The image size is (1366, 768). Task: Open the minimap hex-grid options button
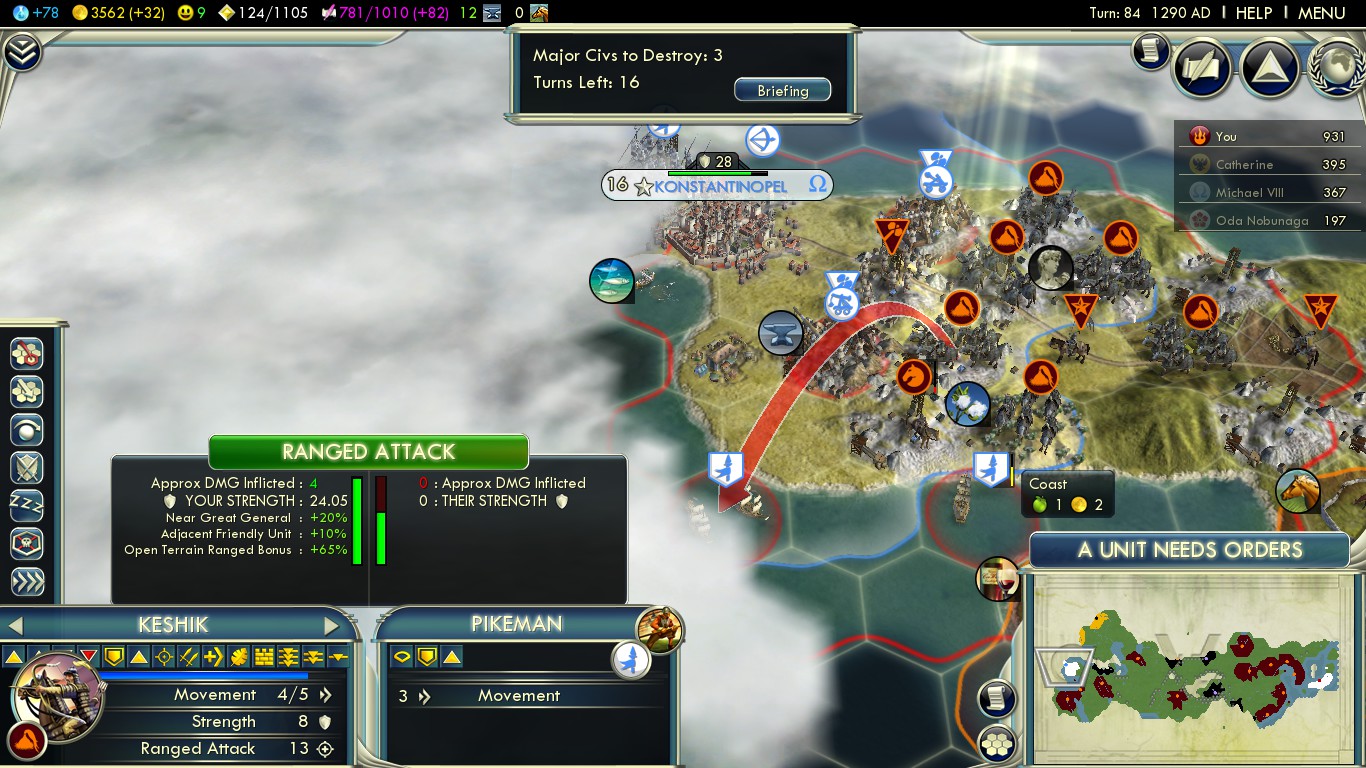click(997, 743)
